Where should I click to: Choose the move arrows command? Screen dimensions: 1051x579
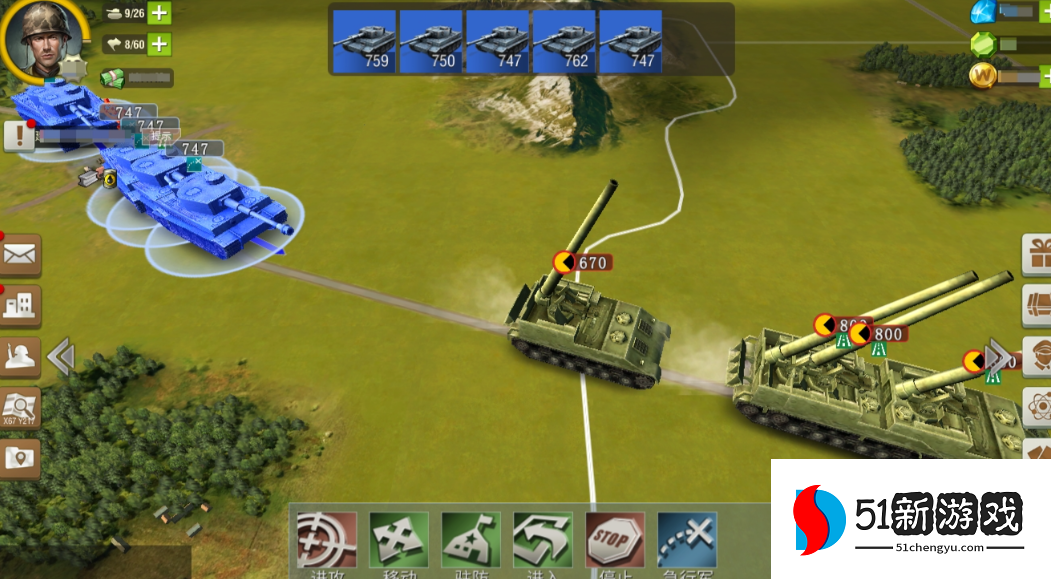pos(398,543)
